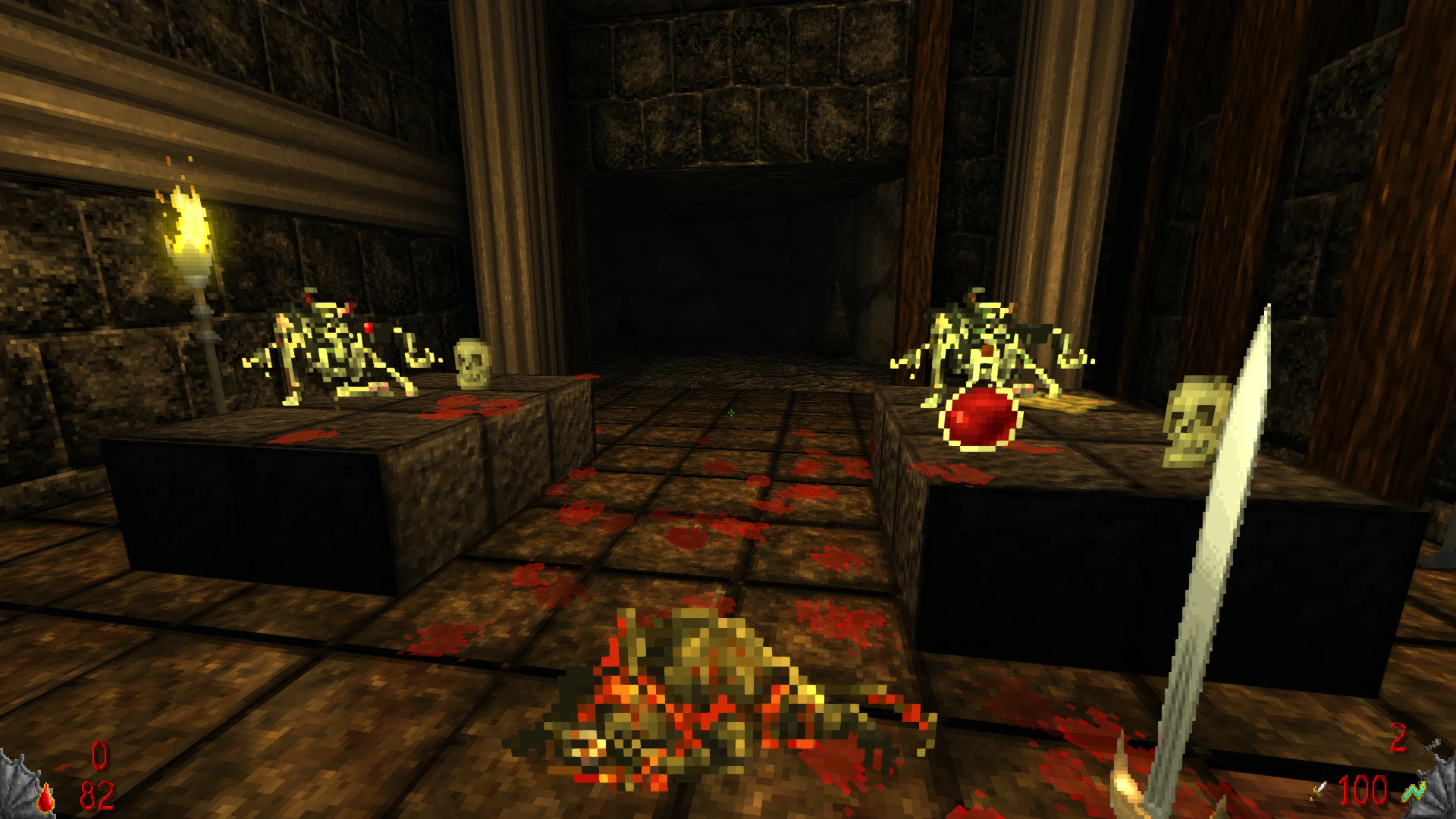Click the blue lightning zigzag icon
1456x819 pixels.
pos(1413,793)
